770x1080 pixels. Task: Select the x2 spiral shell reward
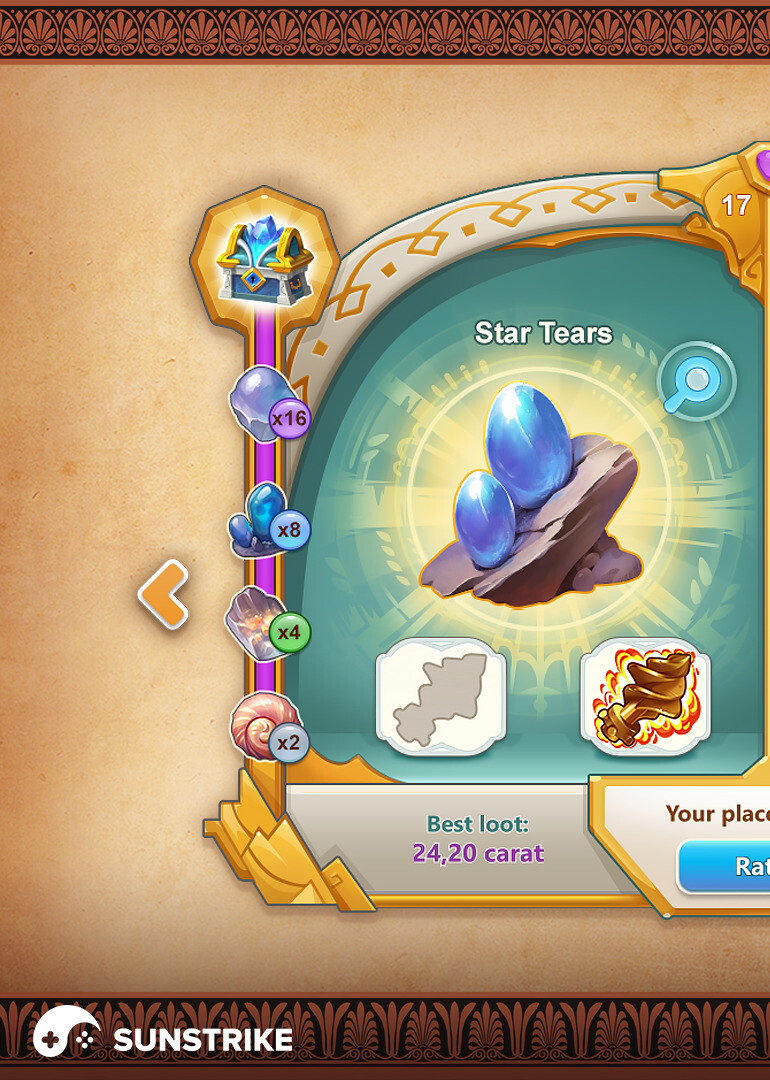(266, 727)
